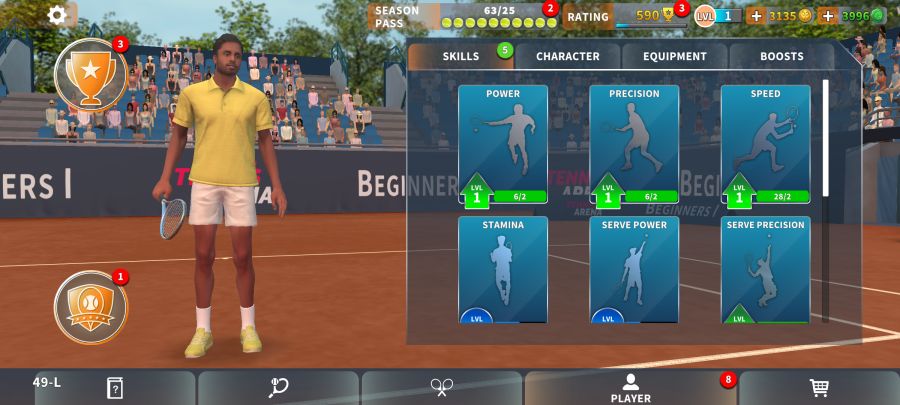The image size is (900, 405).
Task: Add more green gems with plus button
Action: pos(828,15)
